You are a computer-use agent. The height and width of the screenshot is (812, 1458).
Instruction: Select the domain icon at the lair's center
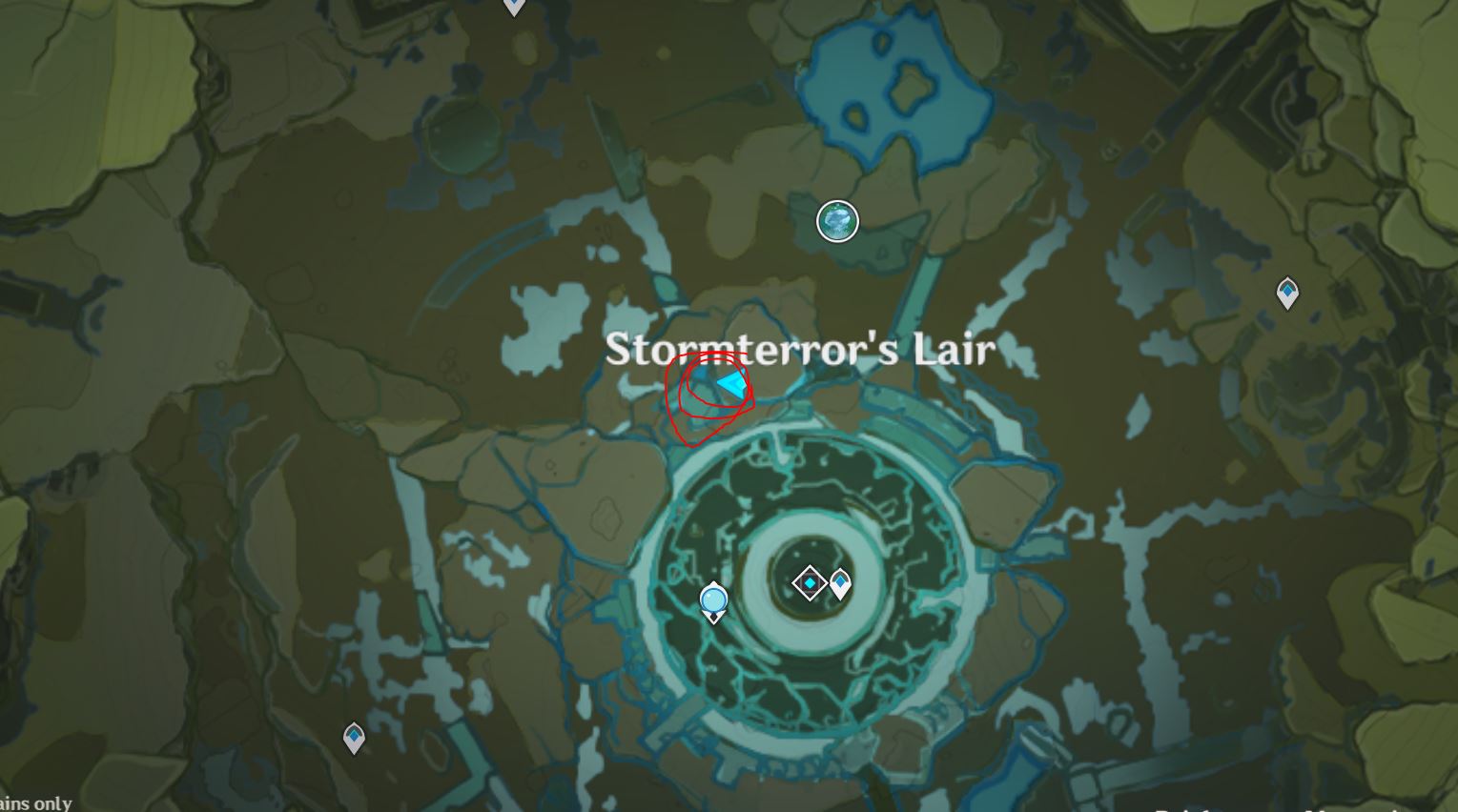pos(810,582)
